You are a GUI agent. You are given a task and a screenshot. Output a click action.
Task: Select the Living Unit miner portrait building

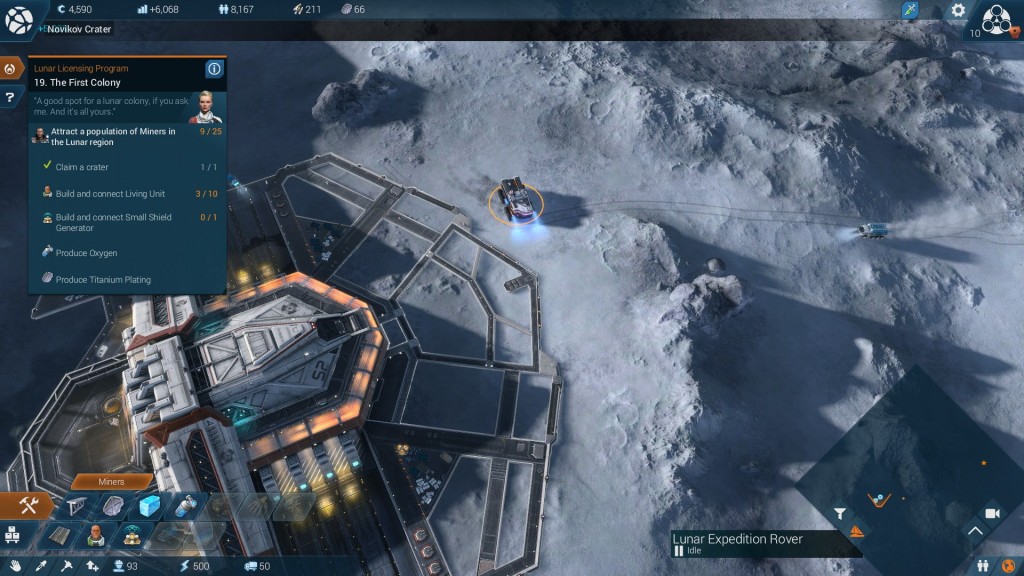pos(97,535)
